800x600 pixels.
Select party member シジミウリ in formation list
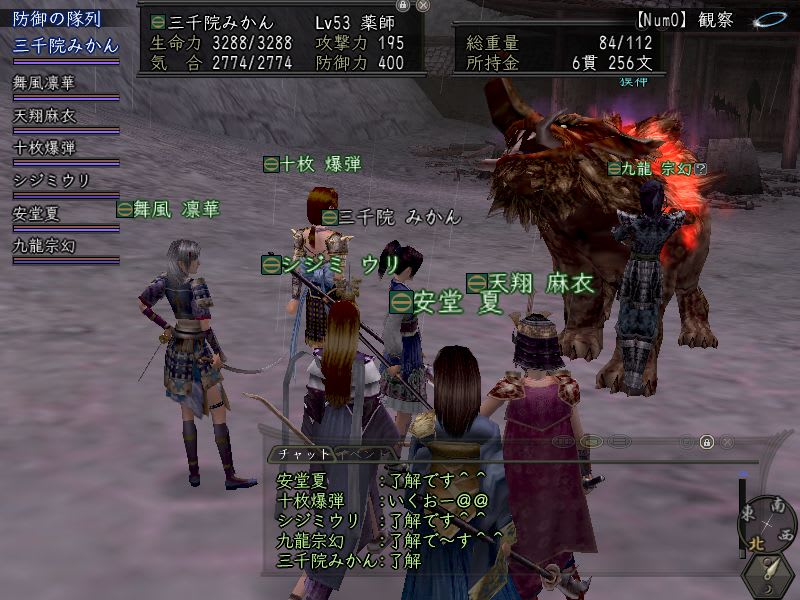51,180
